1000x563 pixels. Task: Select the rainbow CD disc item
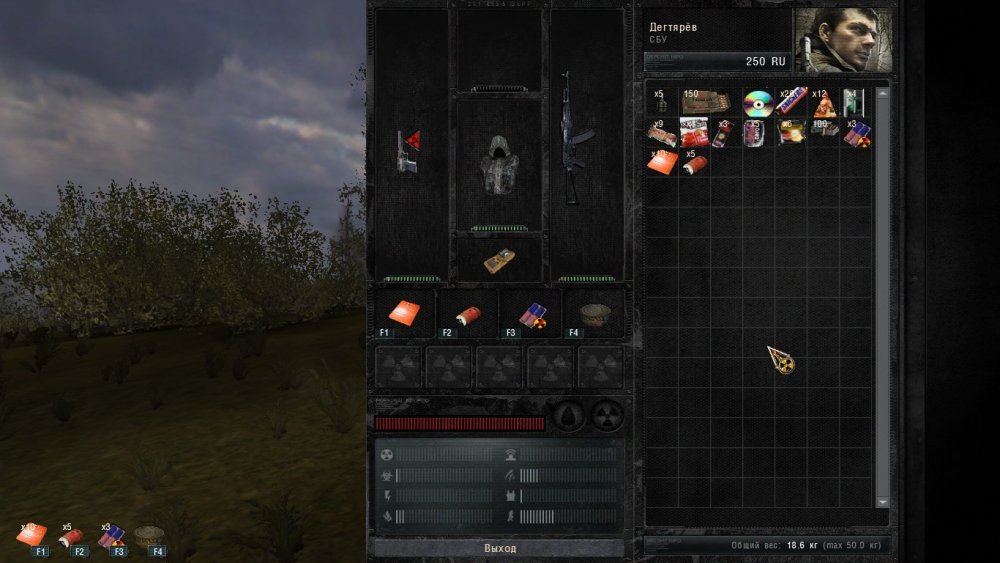[x=758, y=103]
